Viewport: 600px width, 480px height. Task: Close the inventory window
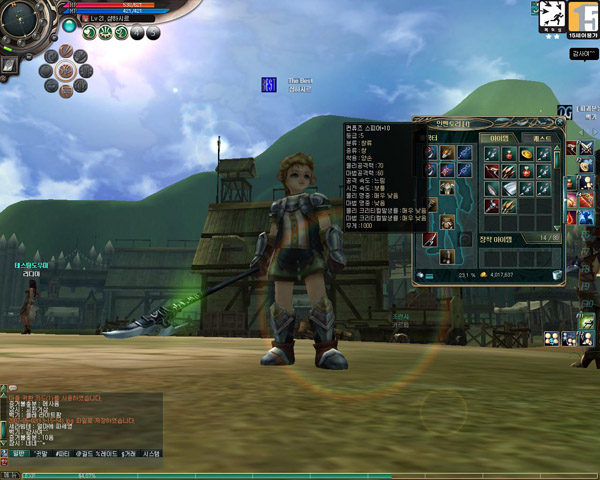[x=560, y=123]
